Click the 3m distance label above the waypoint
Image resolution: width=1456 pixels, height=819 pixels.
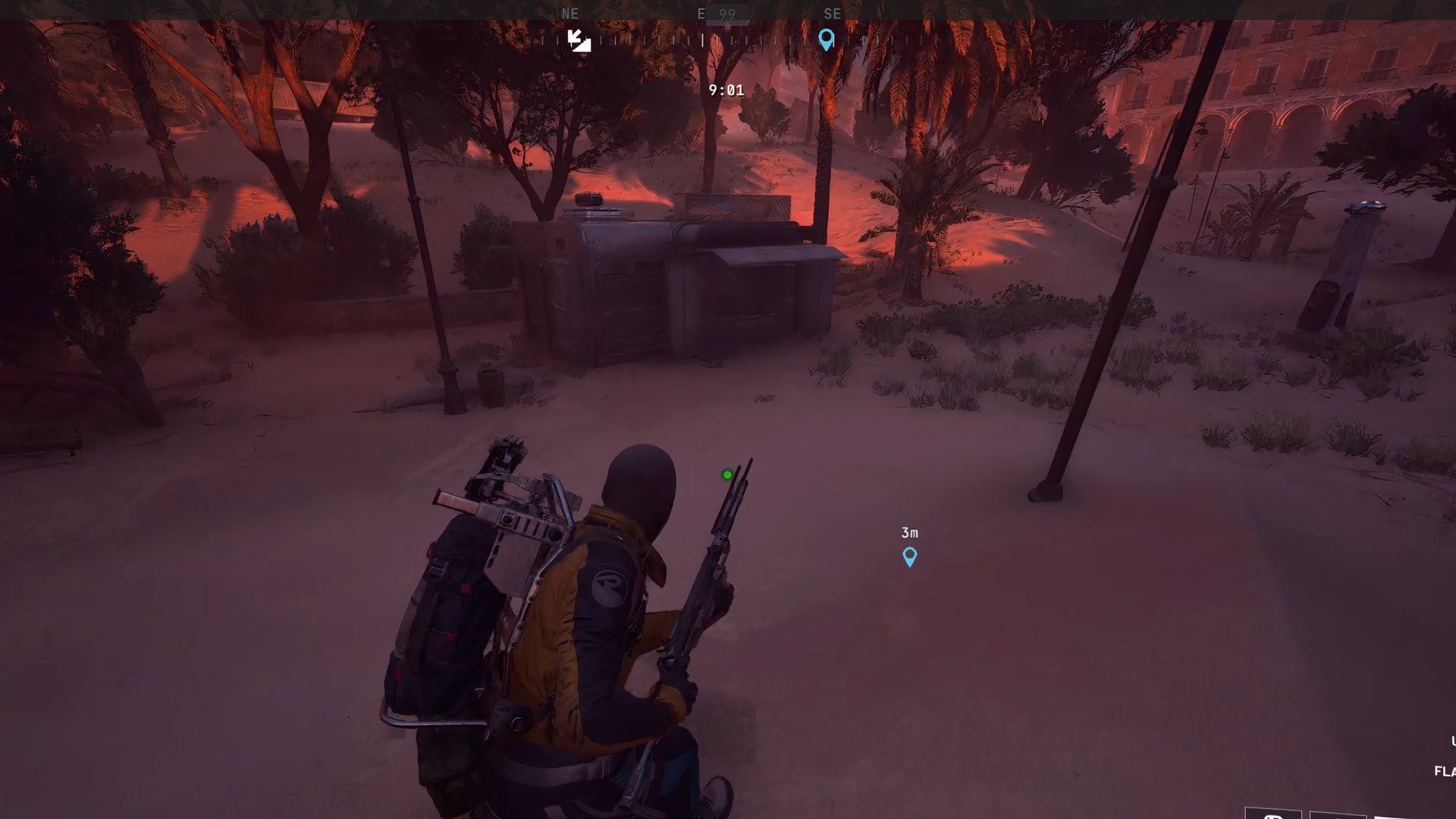(908, 532)
